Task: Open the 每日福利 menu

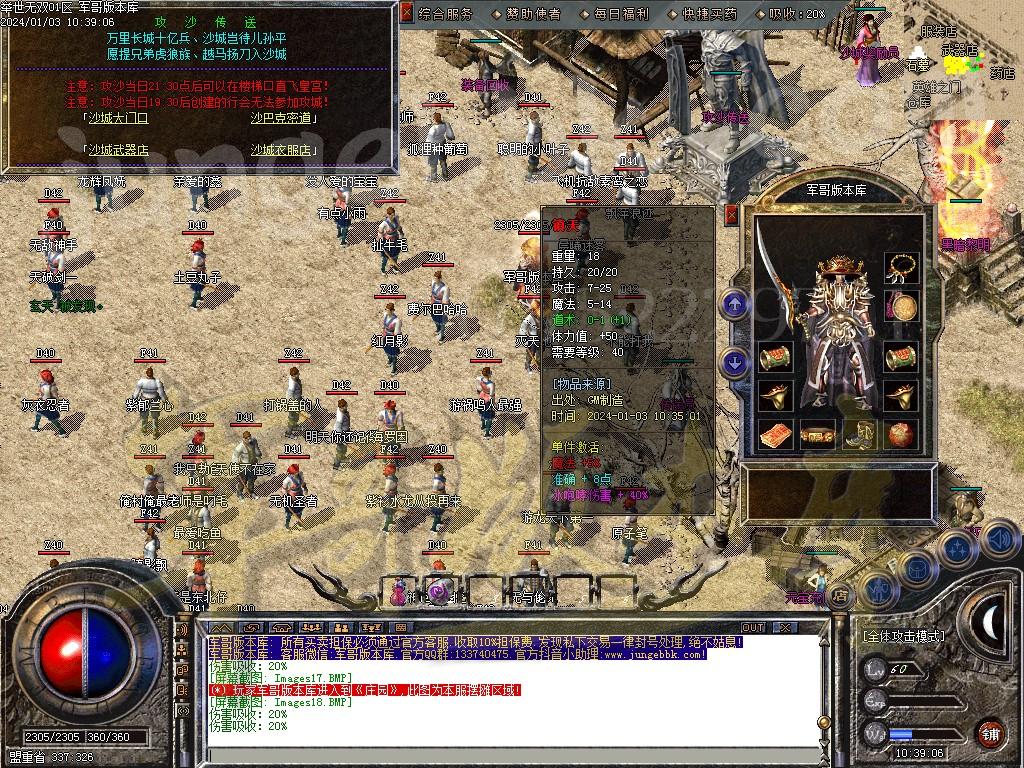Action: pyautogui.click(x=621, y=14)
